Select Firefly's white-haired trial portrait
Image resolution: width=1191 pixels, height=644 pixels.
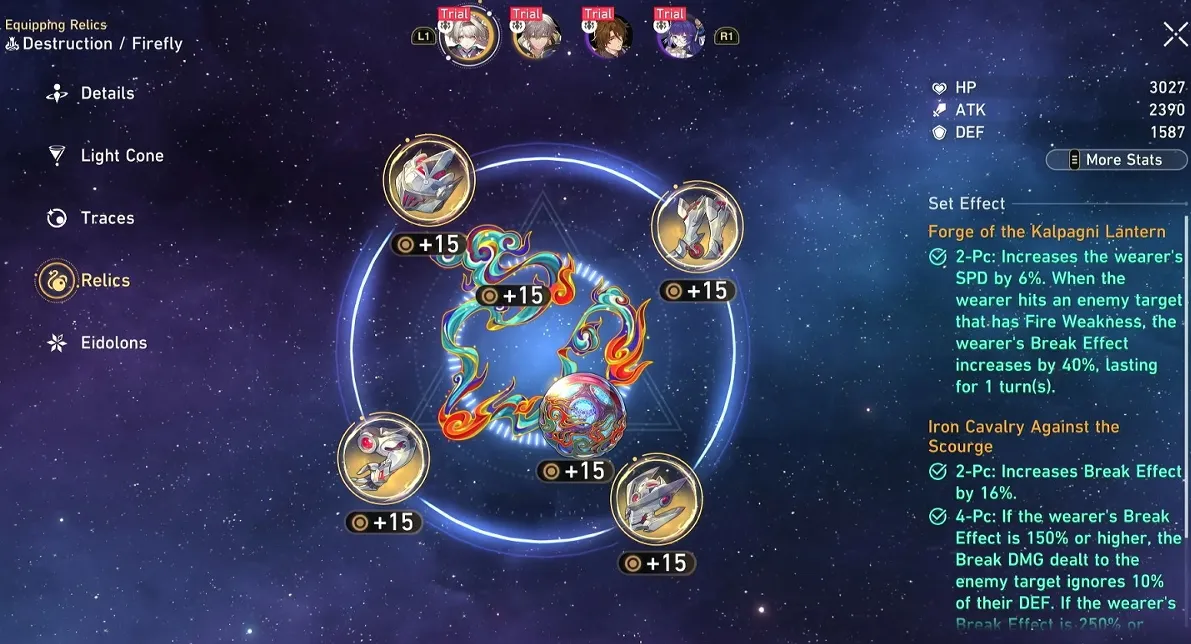tap(468, 38)
